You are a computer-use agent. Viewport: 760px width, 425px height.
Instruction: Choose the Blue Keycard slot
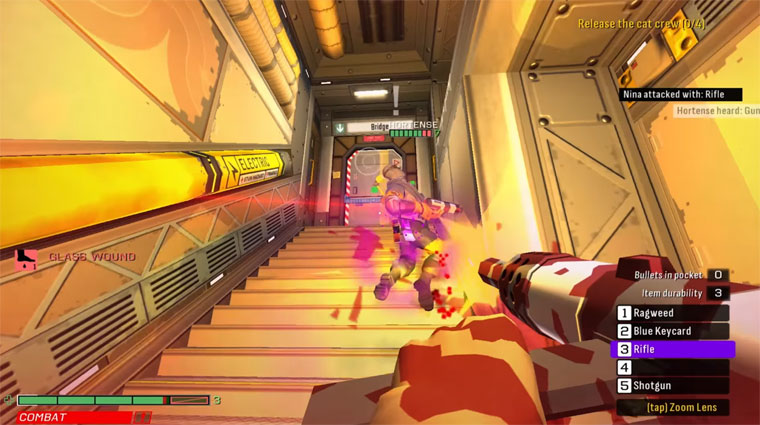coord(670,331)
